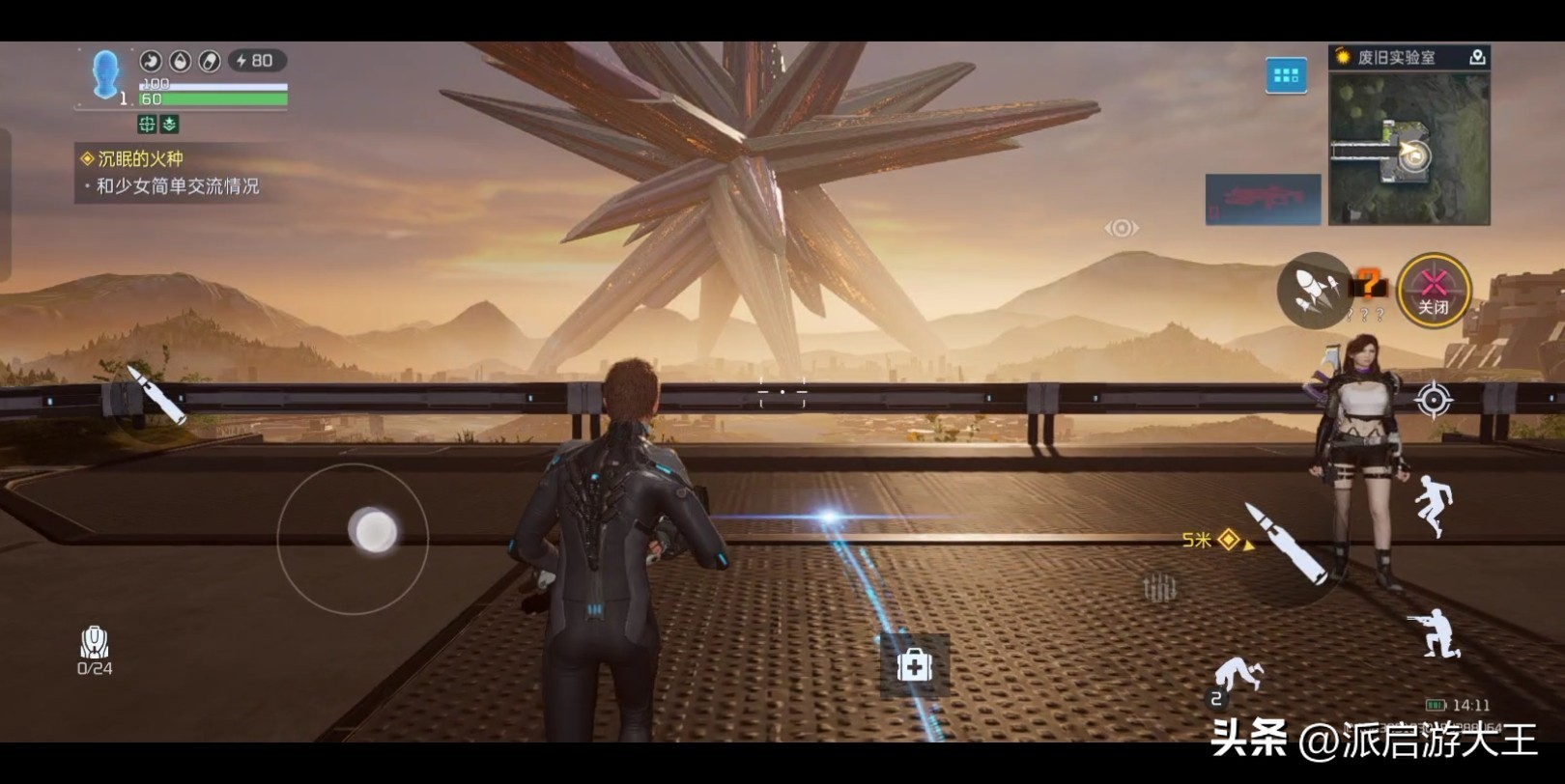
Task: Toggle the eye free-look view icon
Action: 1121,228
